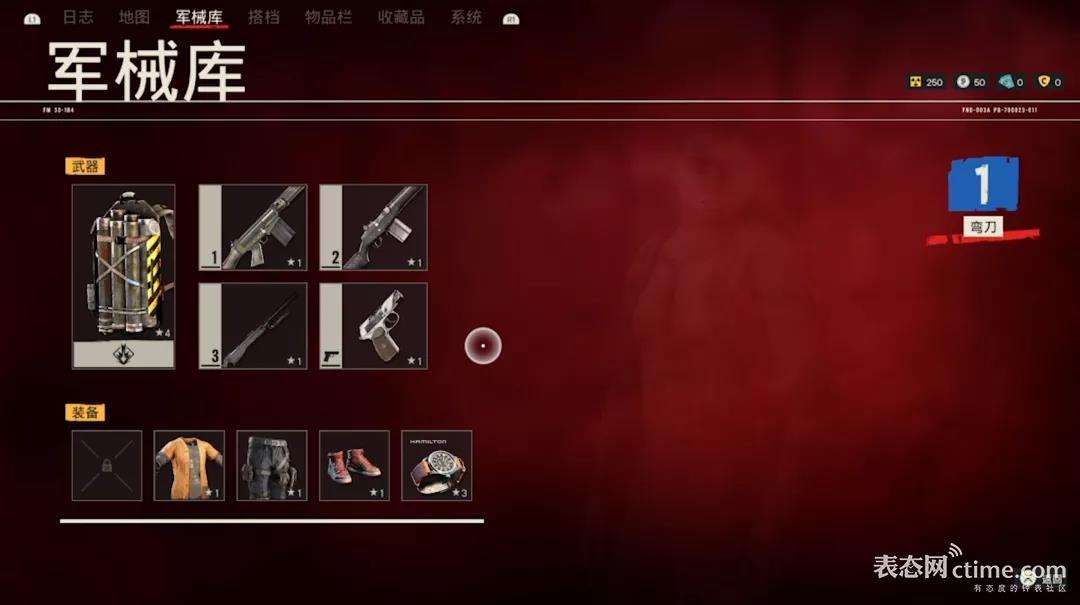Select the orange shirt chest gear

click(189, 465)
